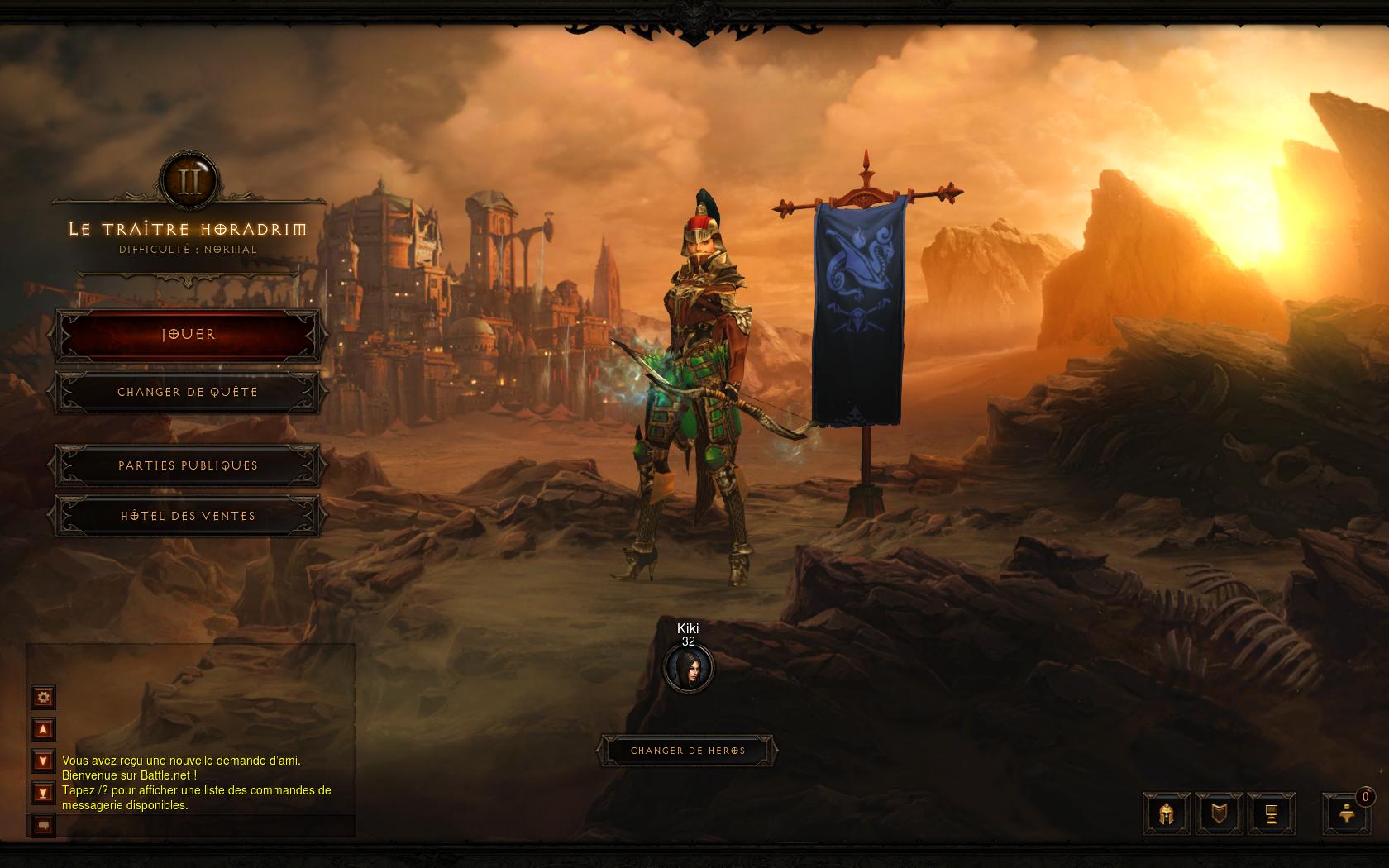This screenshot has width=1389, height=868.
Task: Click the chat up arrow button
Action: [x=43, y=729]
